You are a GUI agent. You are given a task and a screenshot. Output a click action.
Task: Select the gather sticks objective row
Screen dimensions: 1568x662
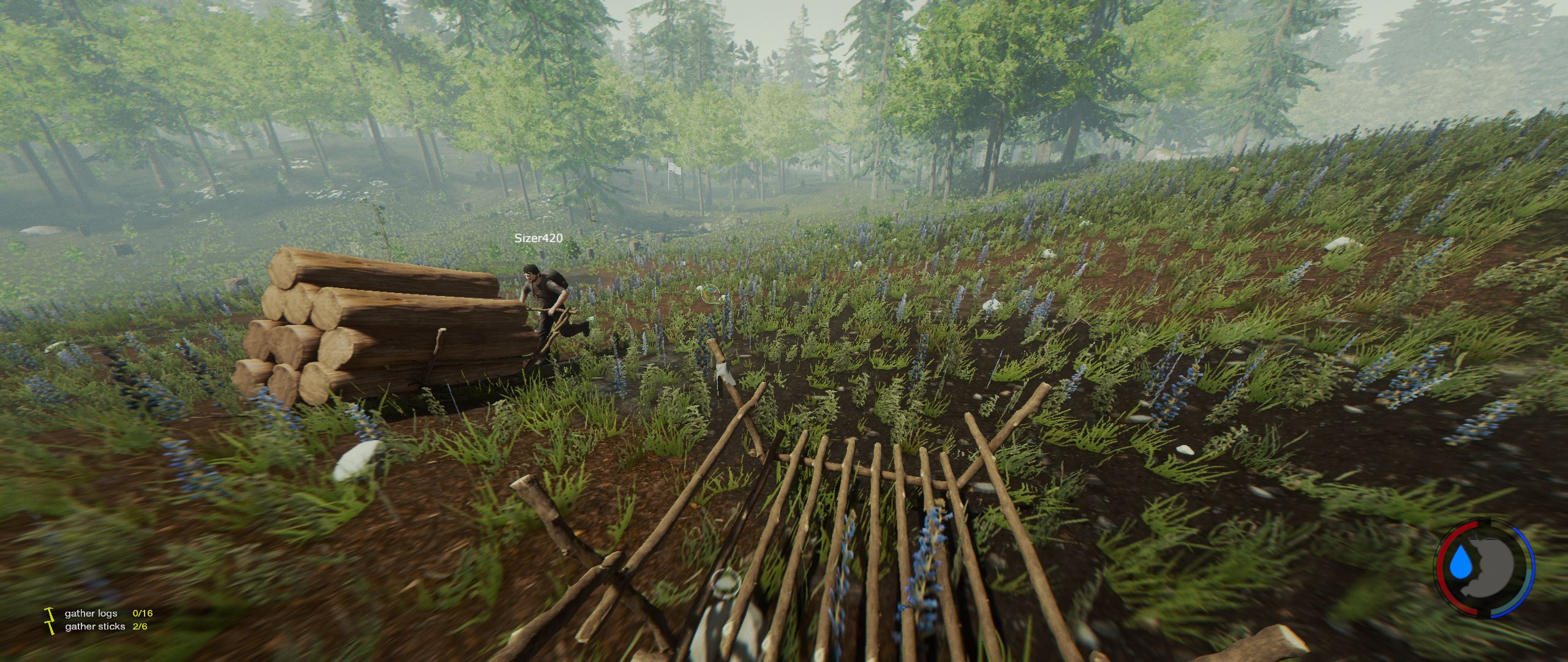pos(105,626)
